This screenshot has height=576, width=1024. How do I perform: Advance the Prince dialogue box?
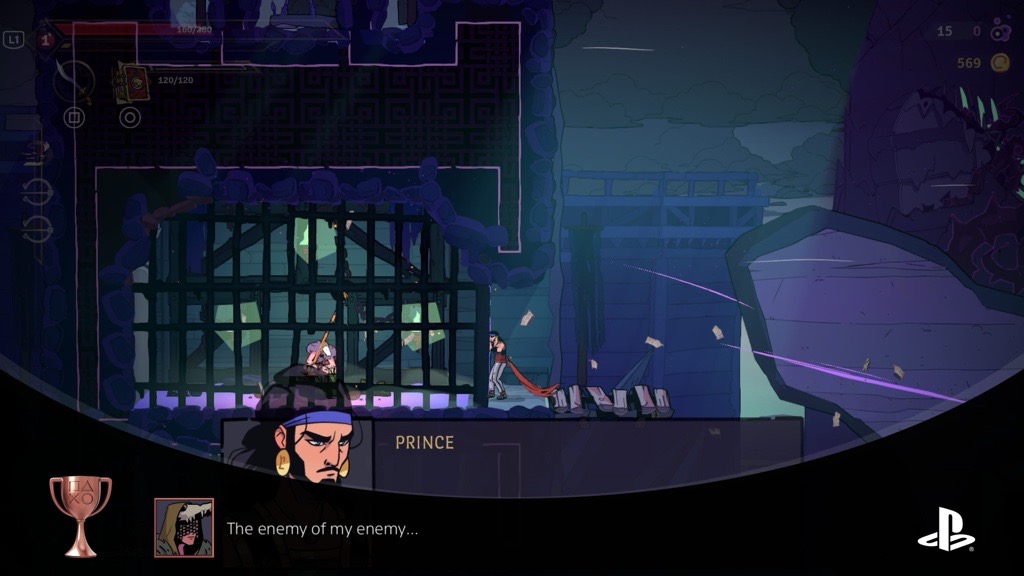click(x=586, y=456)
